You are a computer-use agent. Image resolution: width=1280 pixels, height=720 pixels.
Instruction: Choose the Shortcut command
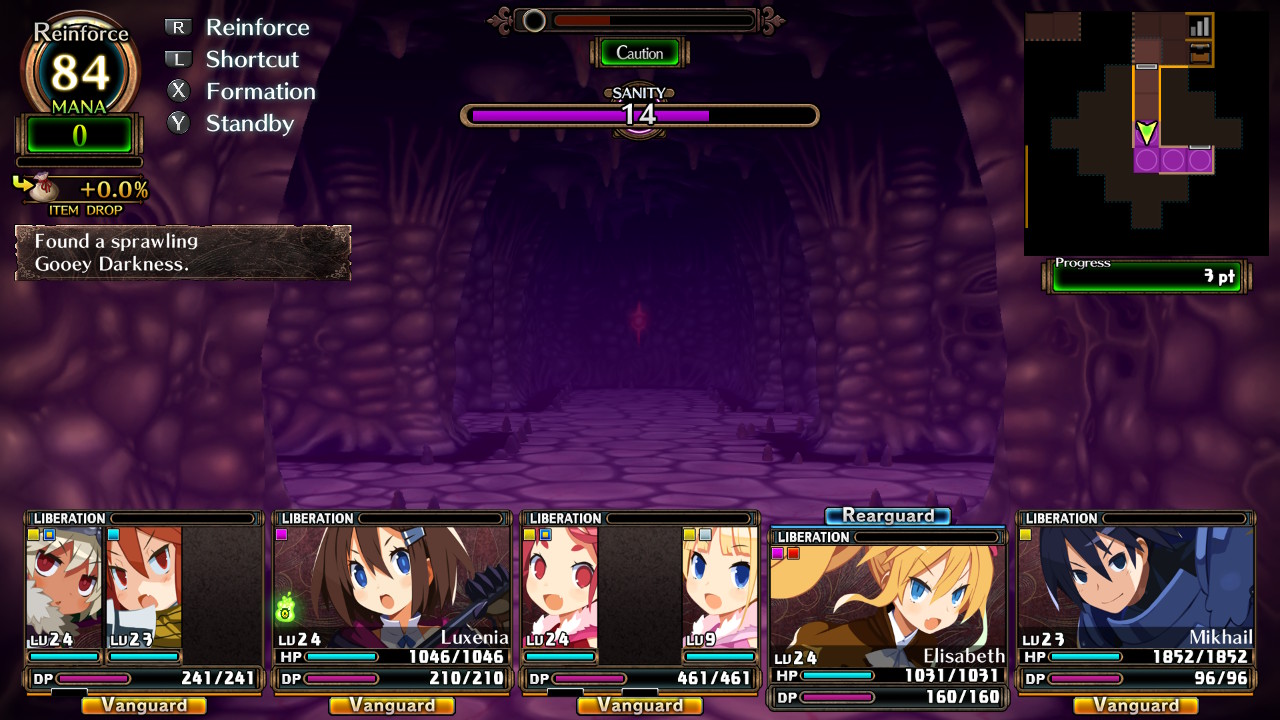(x=252, y=60)
